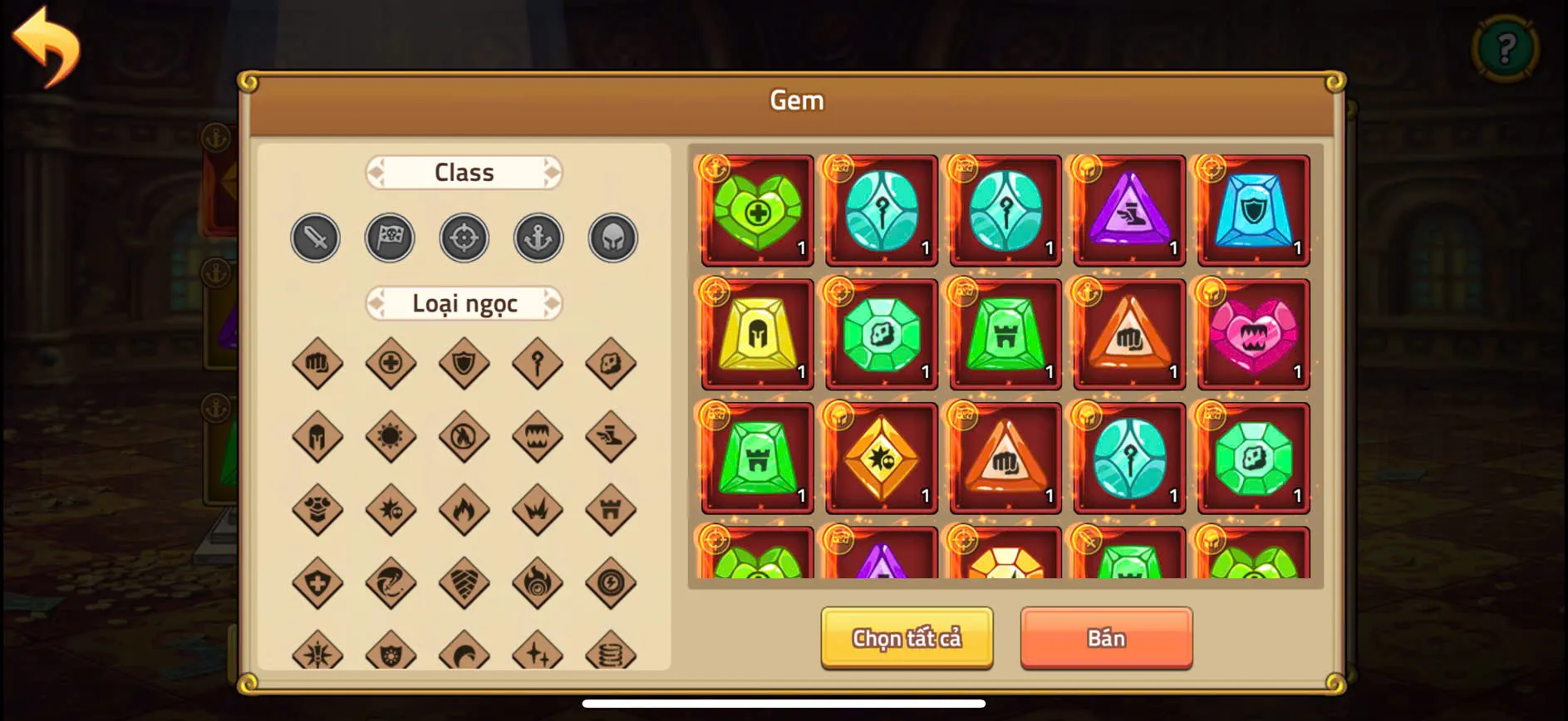Screen dimensions: 1568x721
Task: Select the green heart gem in inventory
Action: (756, 209)
